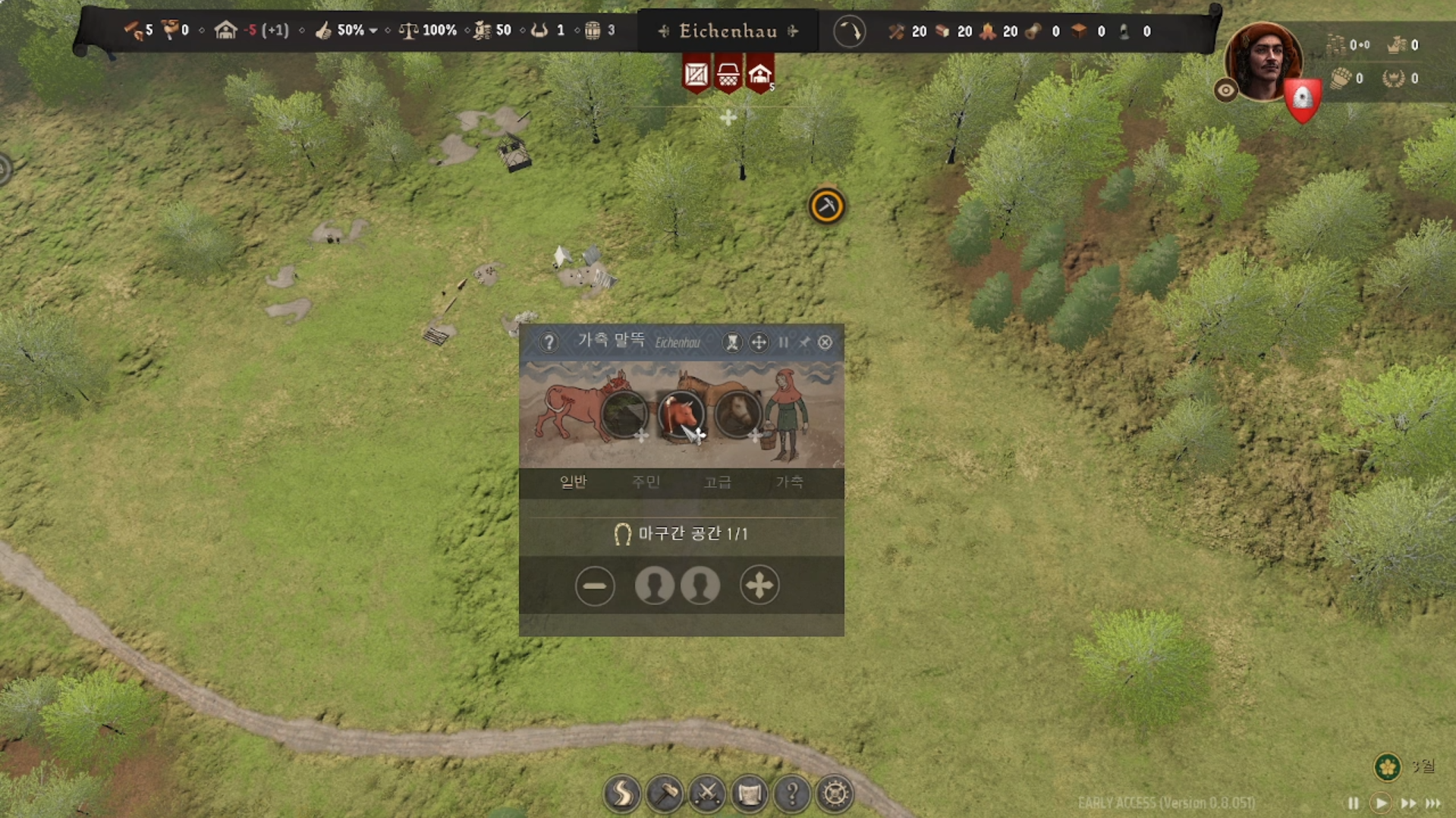Open the map scroll button
1456x818 pixels.
coord(750,794)
